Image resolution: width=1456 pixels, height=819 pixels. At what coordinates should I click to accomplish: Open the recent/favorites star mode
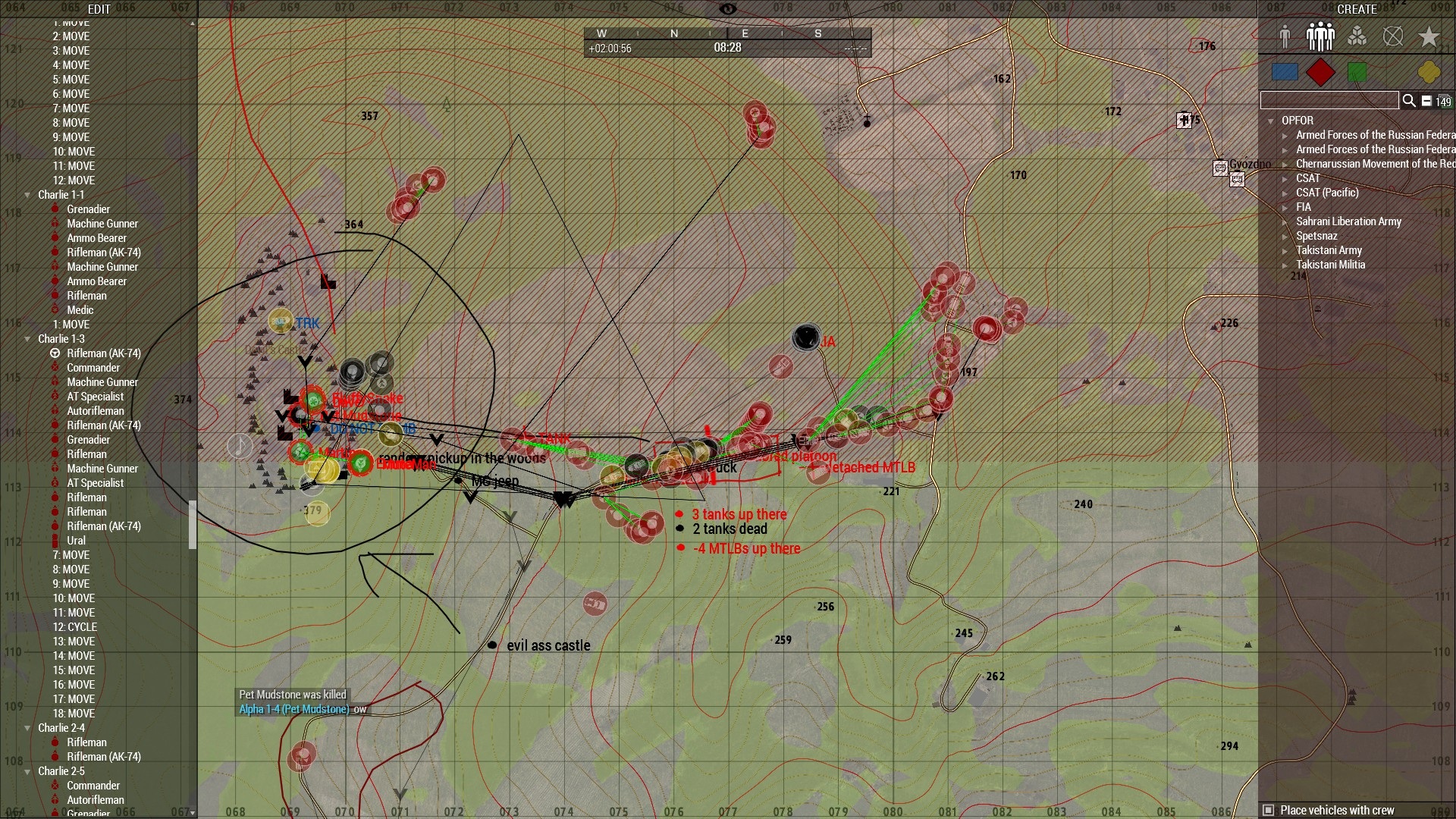(x=1429, y=36)
